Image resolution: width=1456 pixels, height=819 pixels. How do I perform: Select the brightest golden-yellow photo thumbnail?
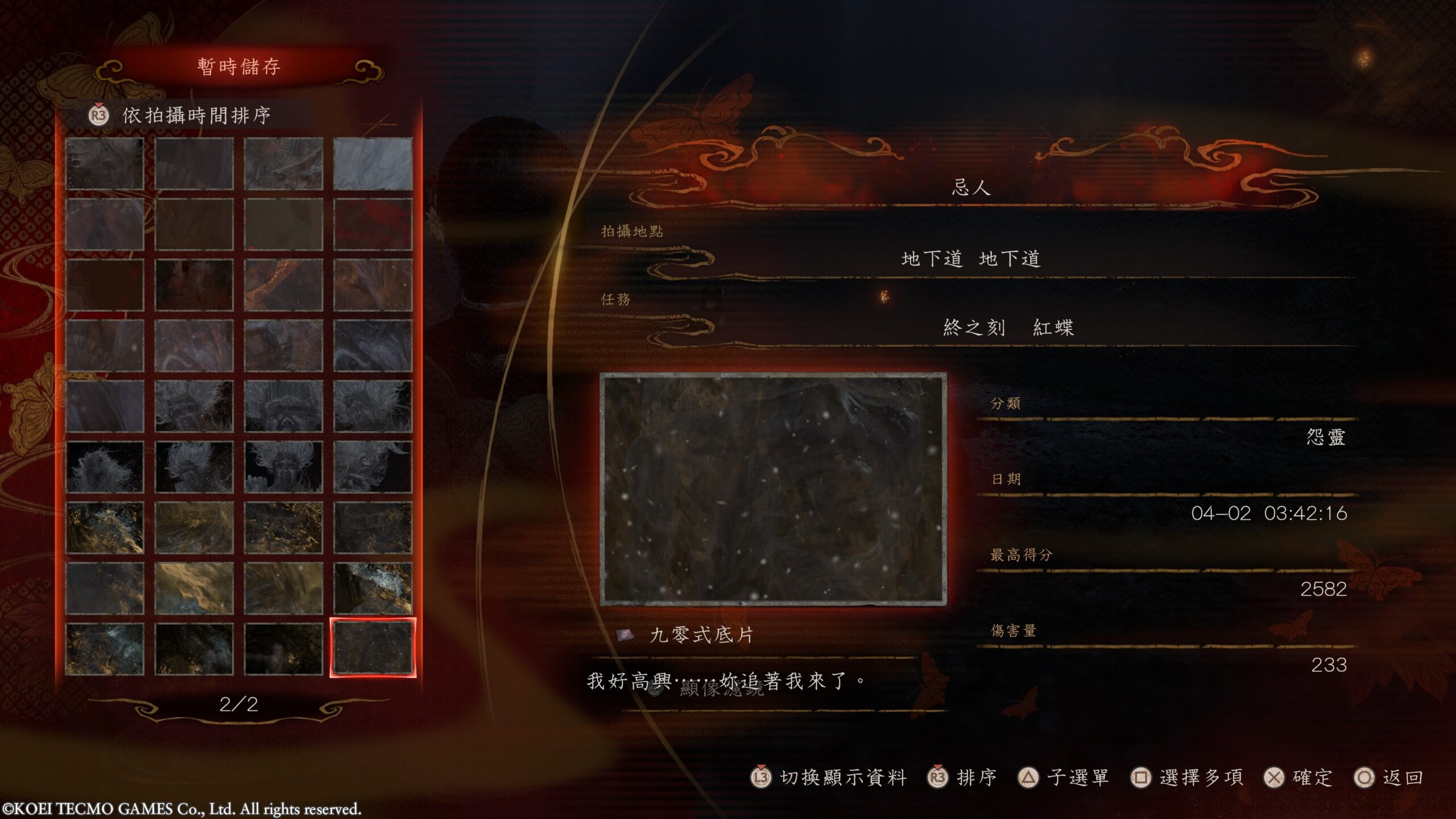tap(194, 588)
